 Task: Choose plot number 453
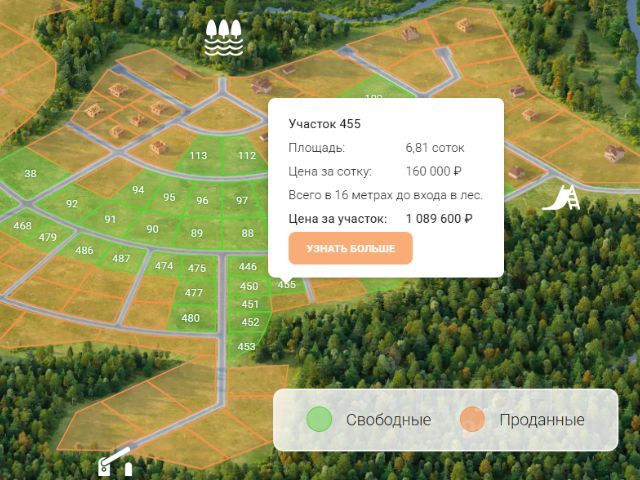coord(247,346)
